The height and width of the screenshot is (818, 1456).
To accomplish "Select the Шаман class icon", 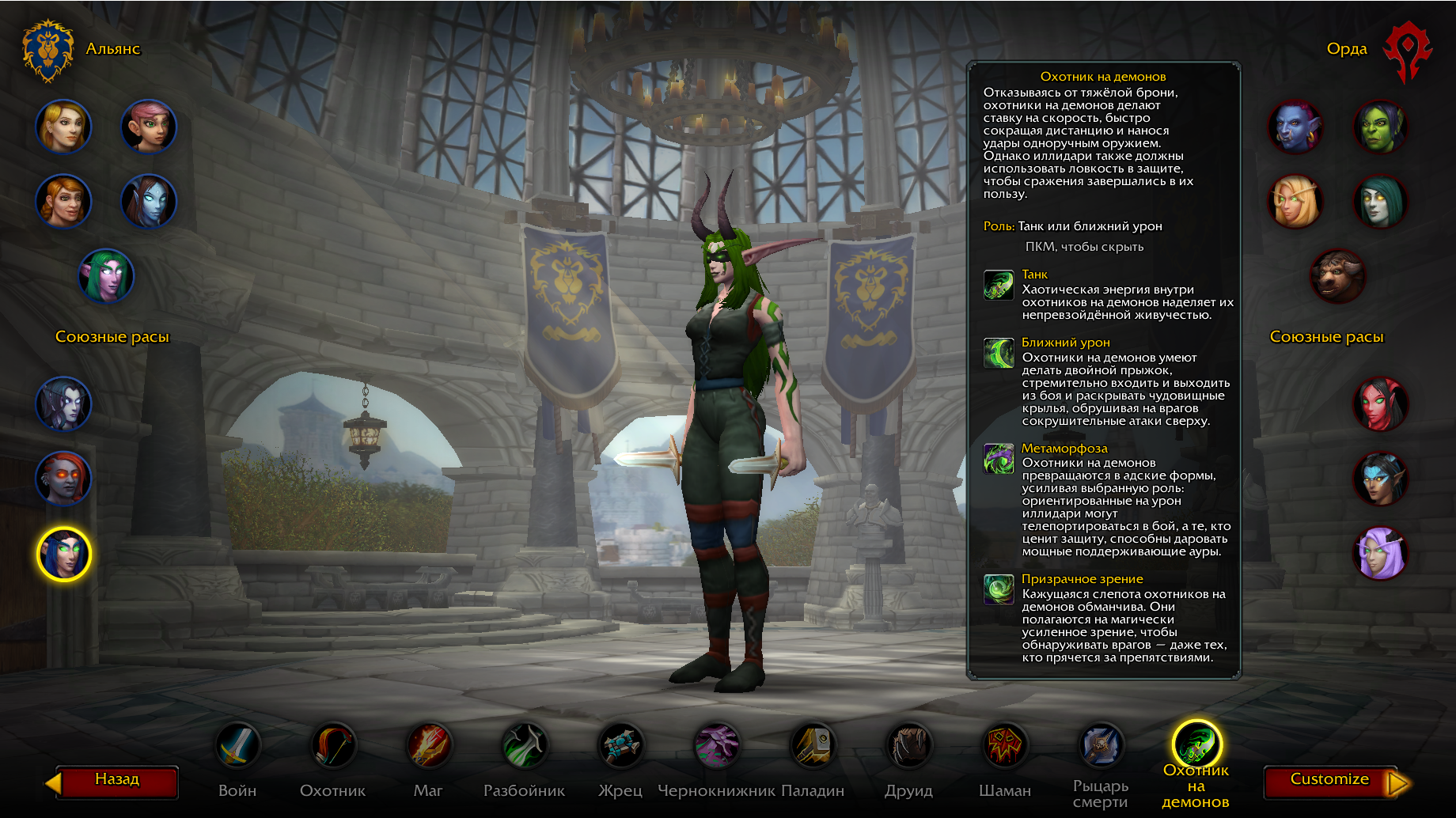I will coord(1004,746).
